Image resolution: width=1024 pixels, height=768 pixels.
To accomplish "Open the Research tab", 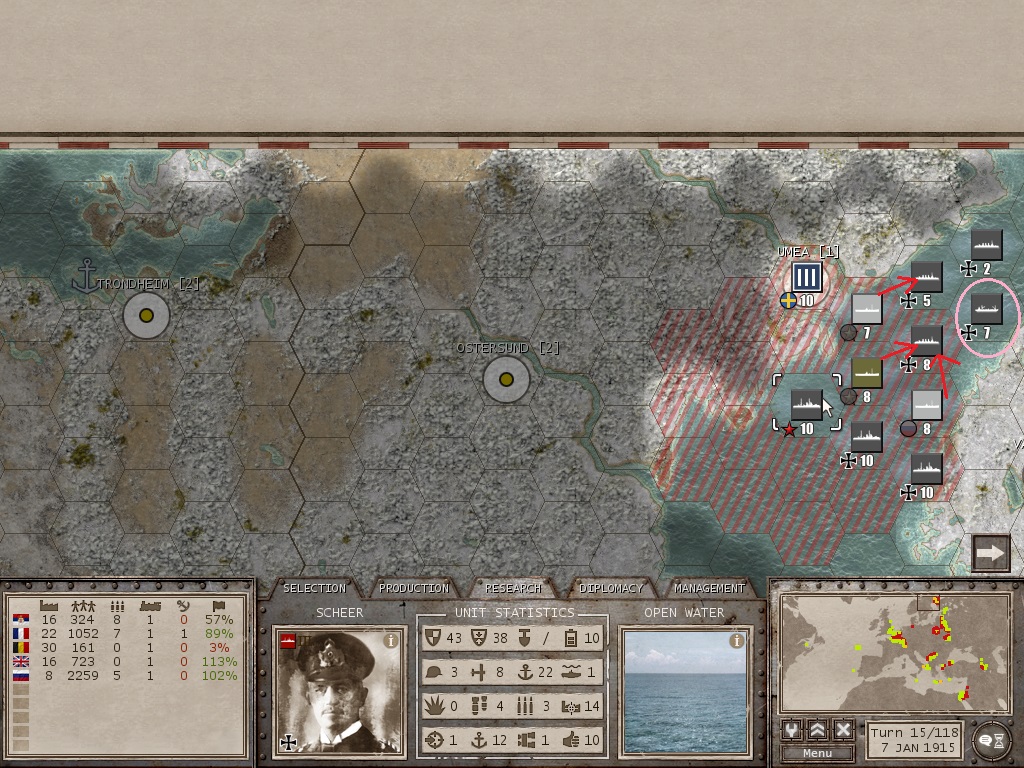I will 512,588.
